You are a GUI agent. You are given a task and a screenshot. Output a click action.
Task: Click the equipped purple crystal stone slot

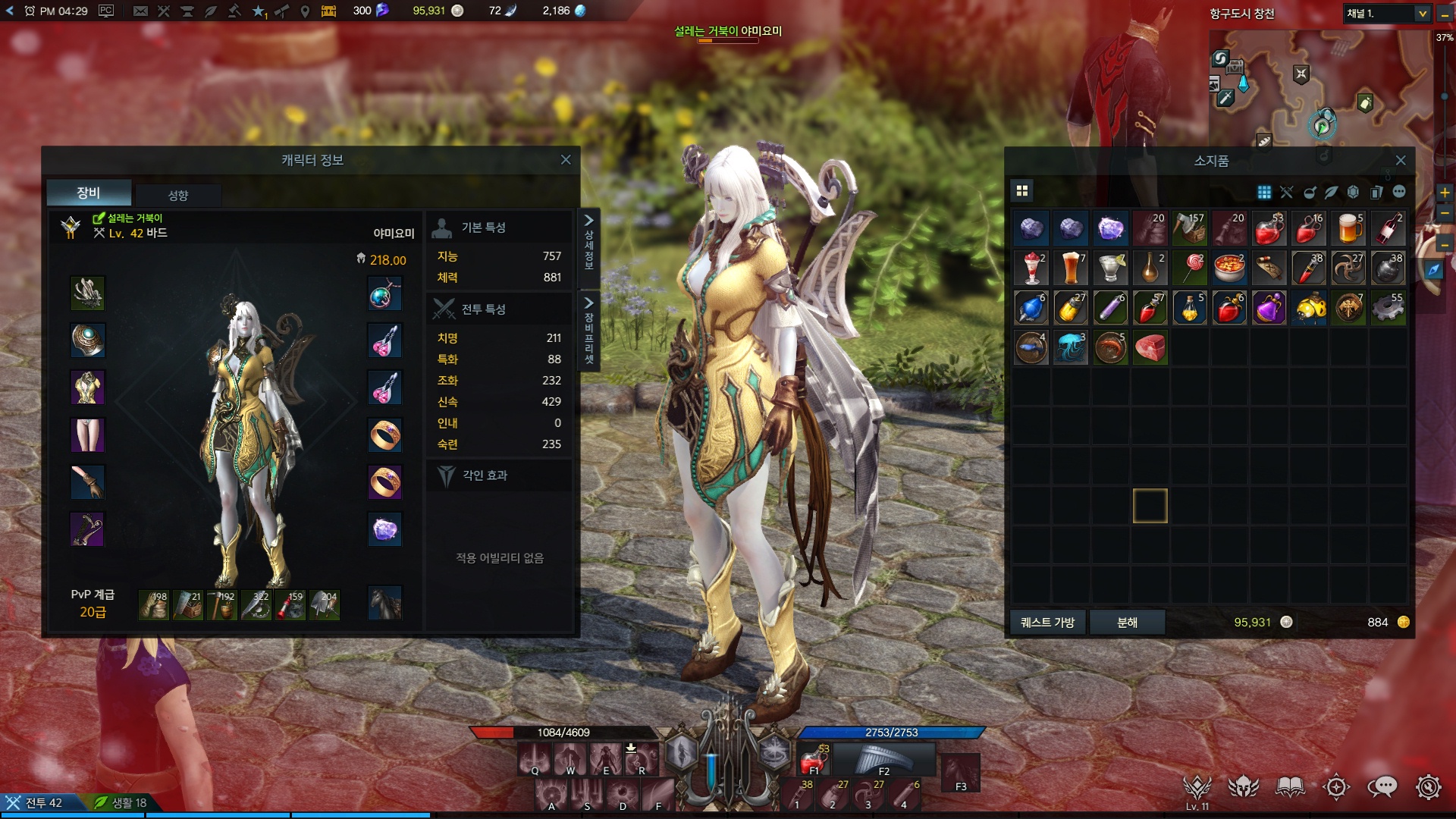[384, 529]
